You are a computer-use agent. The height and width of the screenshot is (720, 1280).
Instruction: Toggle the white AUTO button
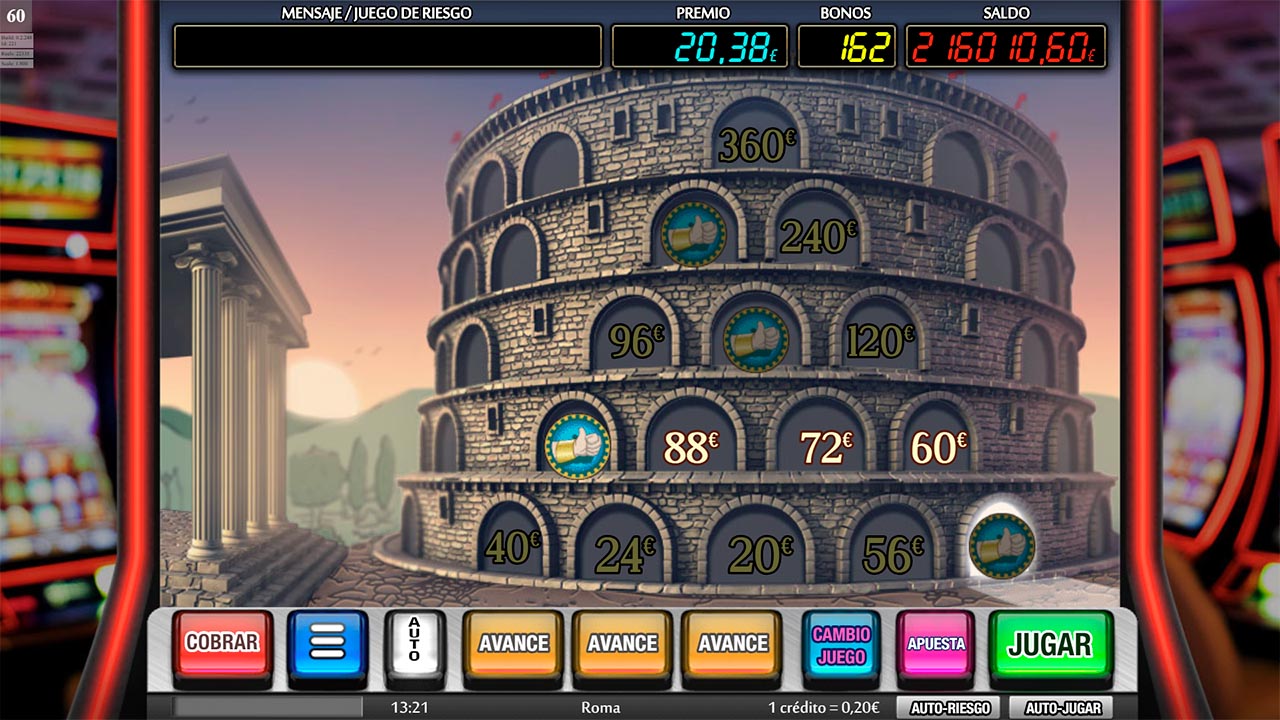pos(414,643)
